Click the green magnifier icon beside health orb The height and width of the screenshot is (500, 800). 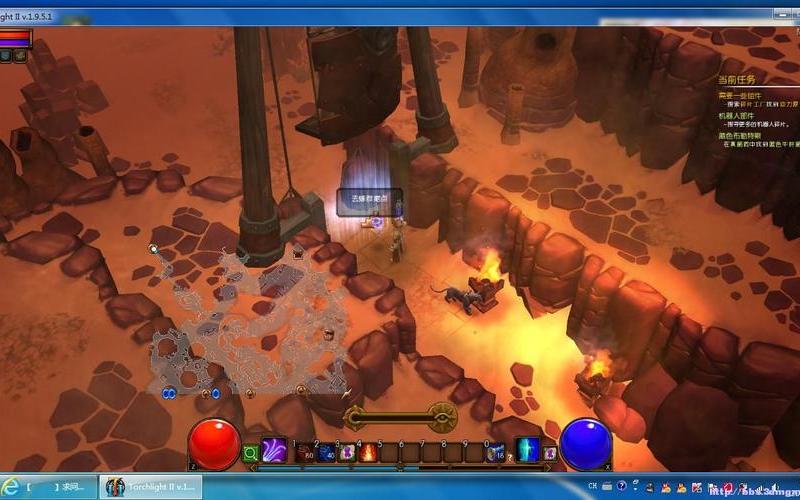pos(250,454)
